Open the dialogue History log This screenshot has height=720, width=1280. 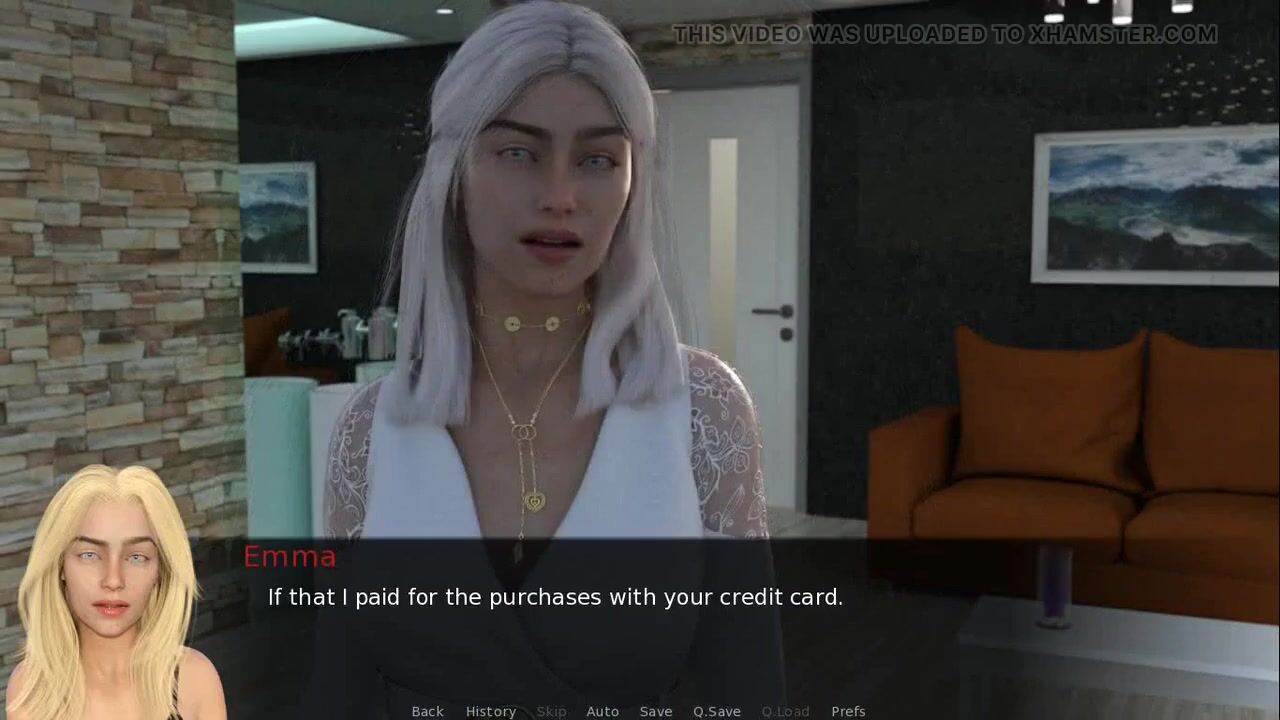[x=490, y=711]
